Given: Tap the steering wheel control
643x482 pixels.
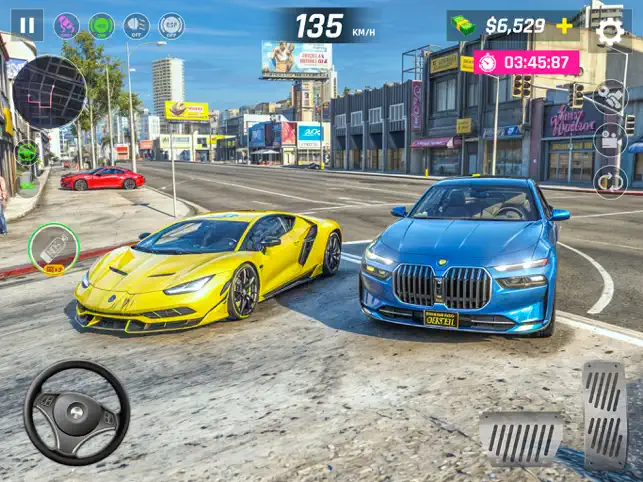Looking at the screenshot, I should click(76, 413).
